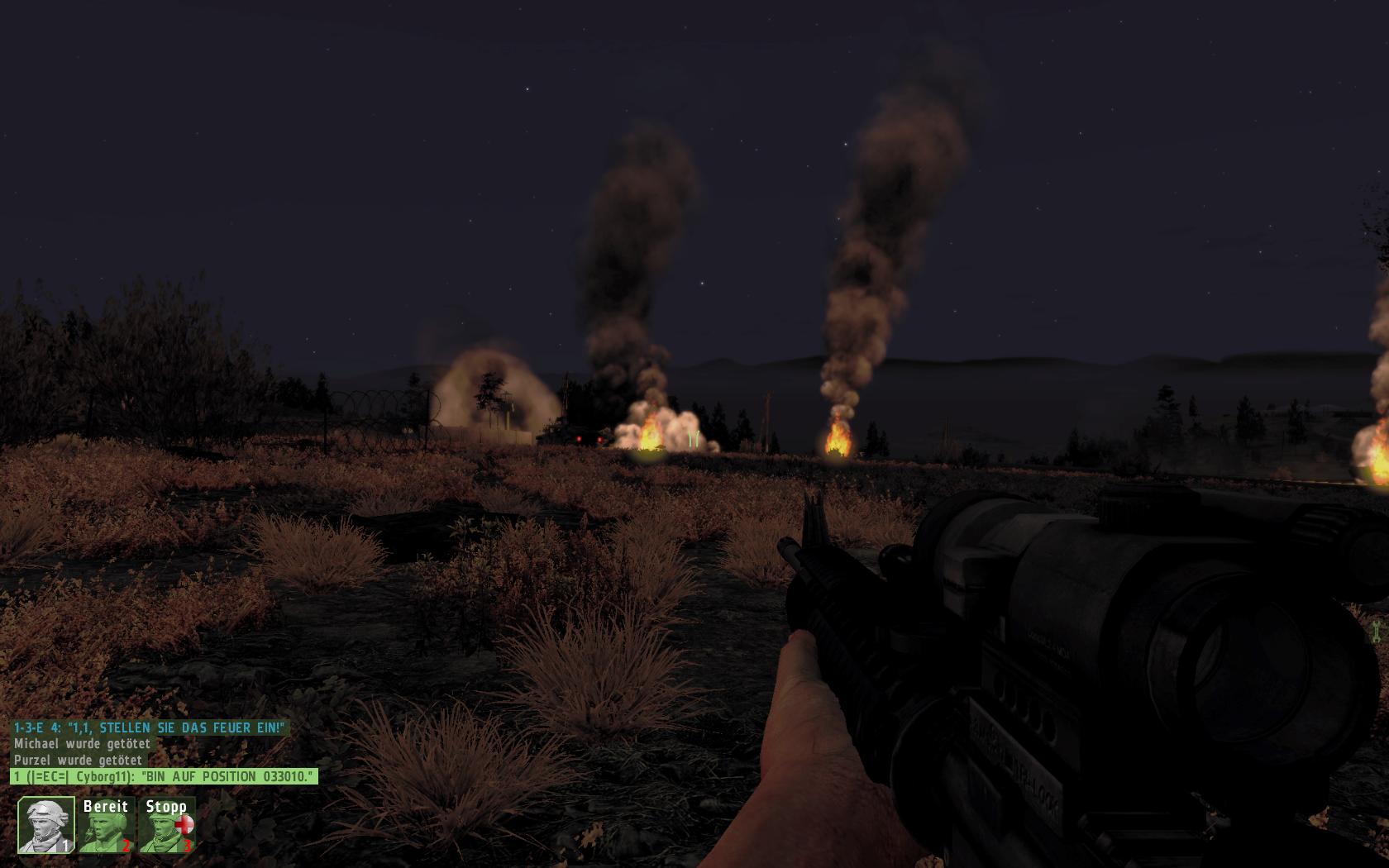Select squad member 3 marked Stopp
The image size is (1389, 868).
(x=168, y=825)
